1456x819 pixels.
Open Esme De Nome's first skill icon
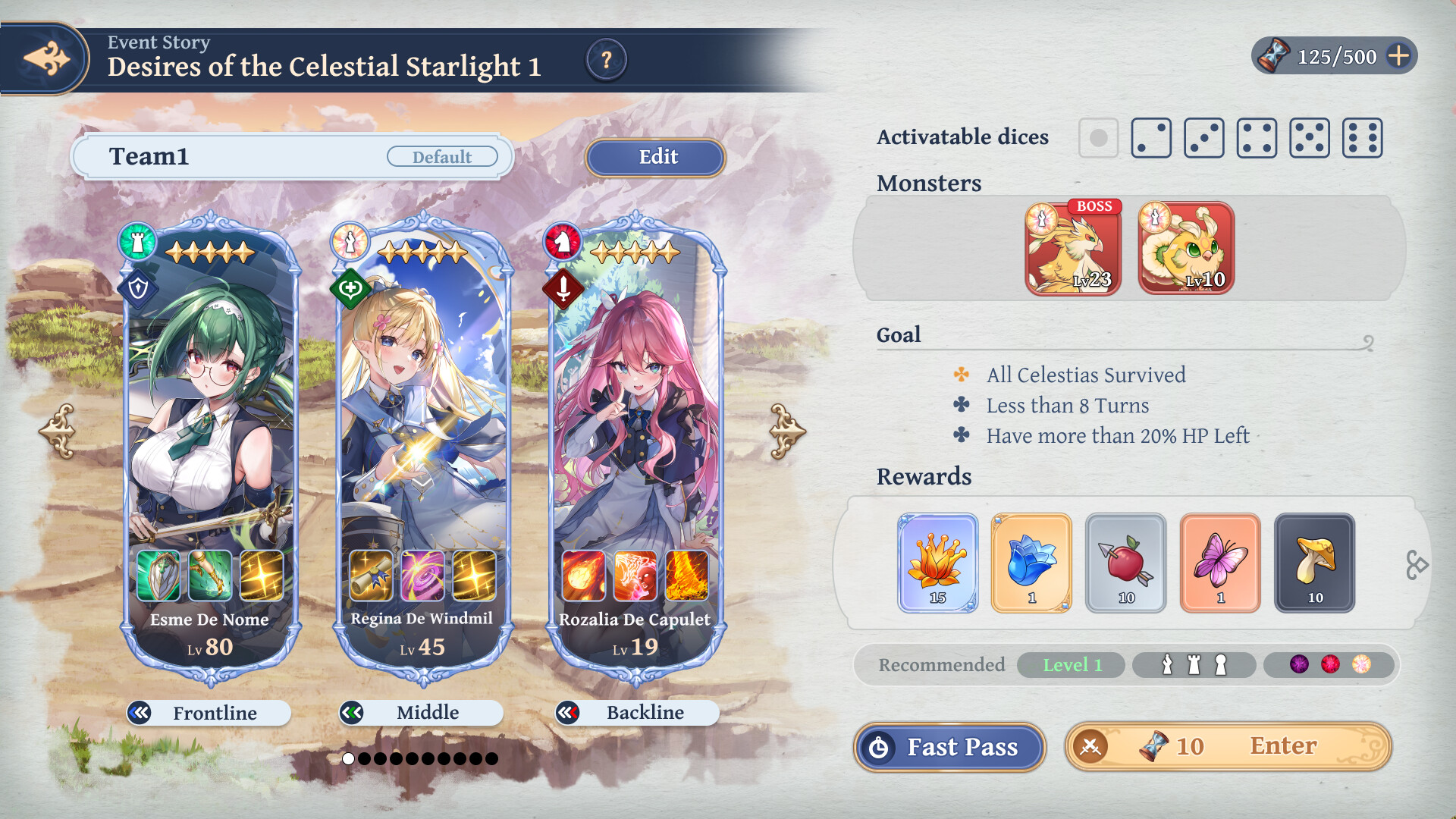(x=160, y=574)
